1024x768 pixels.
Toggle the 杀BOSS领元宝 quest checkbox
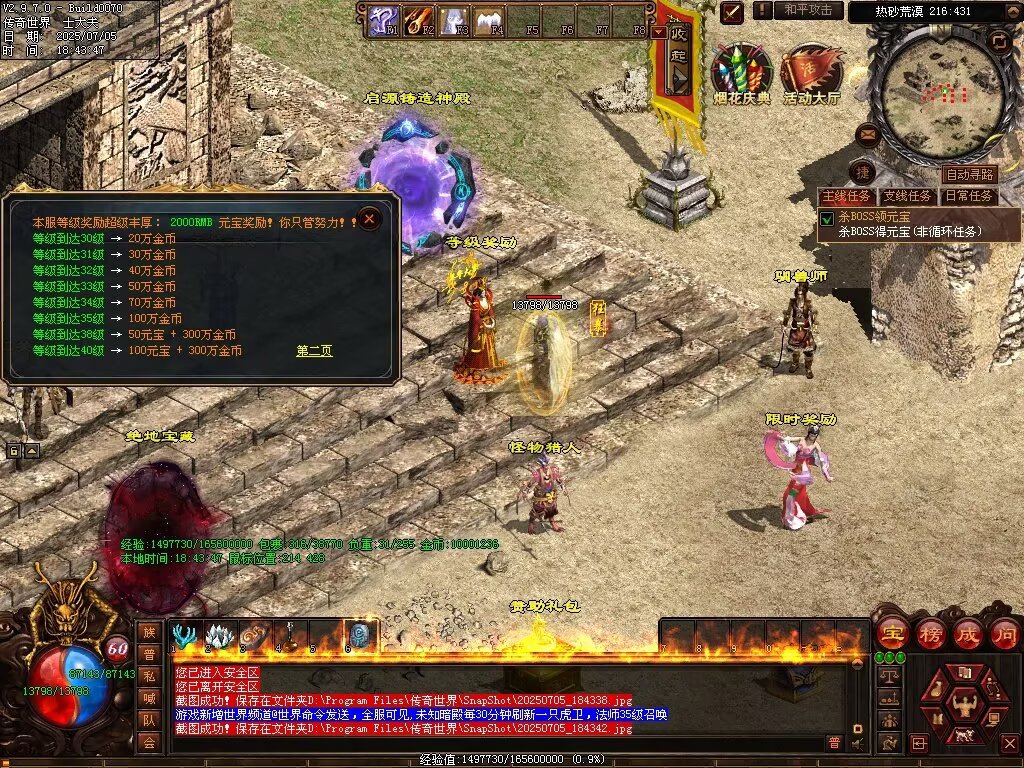point(827,218)
